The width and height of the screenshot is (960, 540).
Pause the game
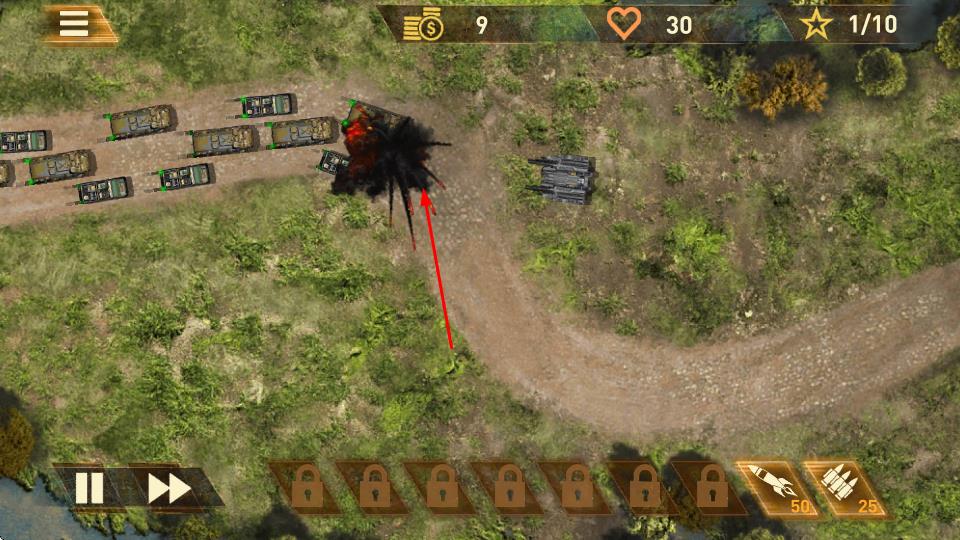89,488
